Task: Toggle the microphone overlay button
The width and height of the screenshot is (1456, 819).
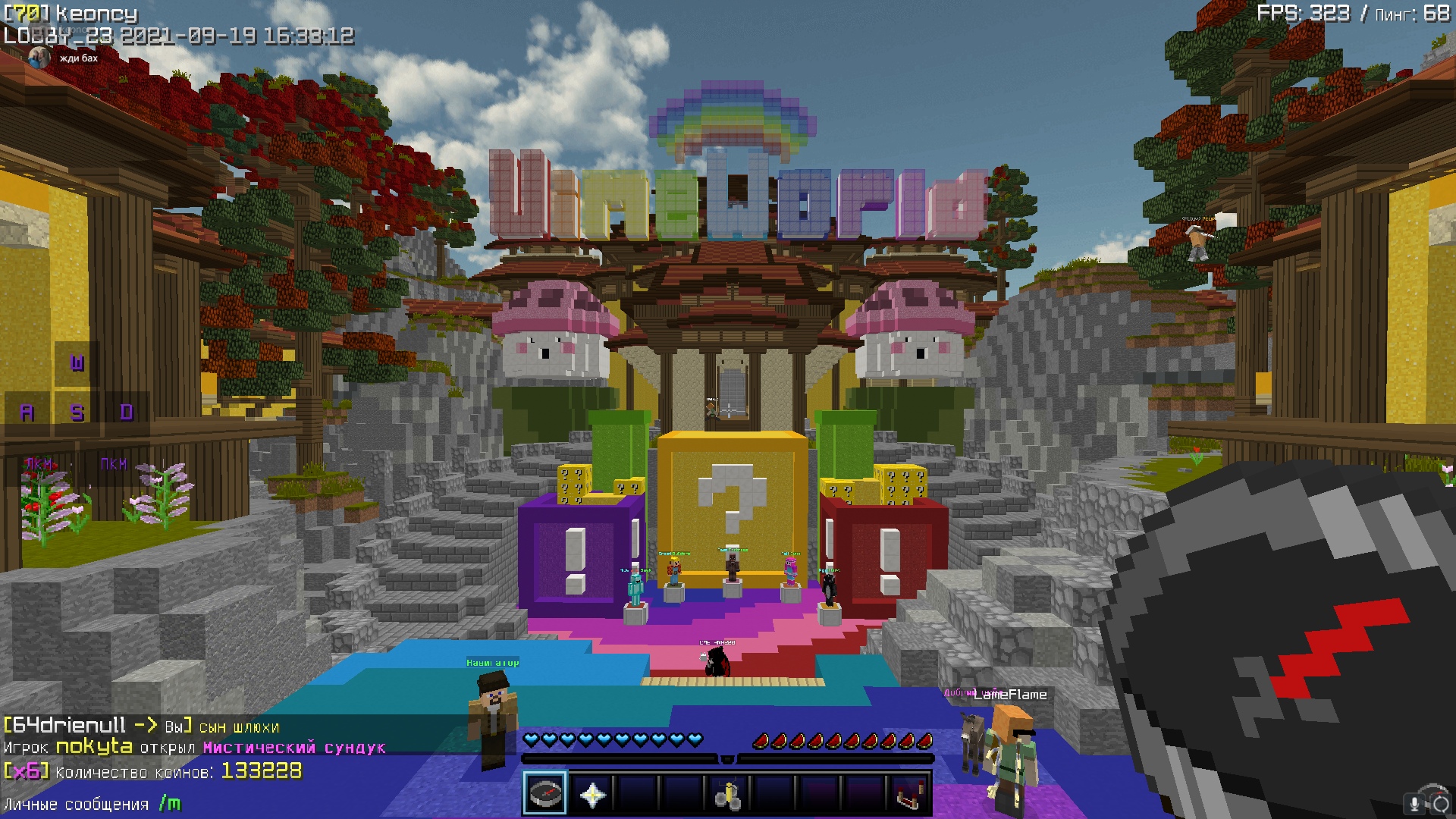Action: [1414, 804]
